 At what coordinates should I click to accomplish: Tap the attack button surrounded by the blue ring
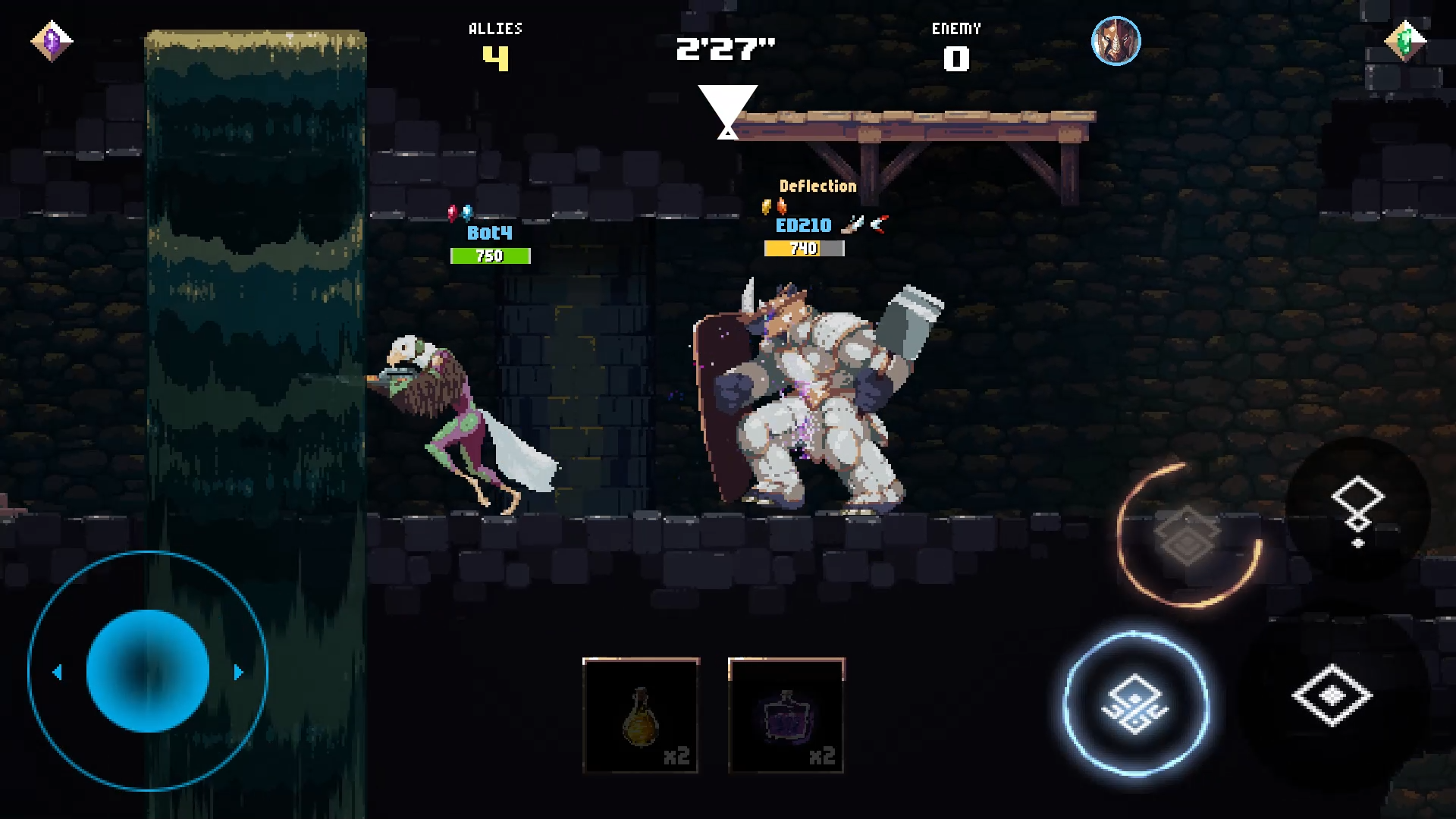(1135, 705)
